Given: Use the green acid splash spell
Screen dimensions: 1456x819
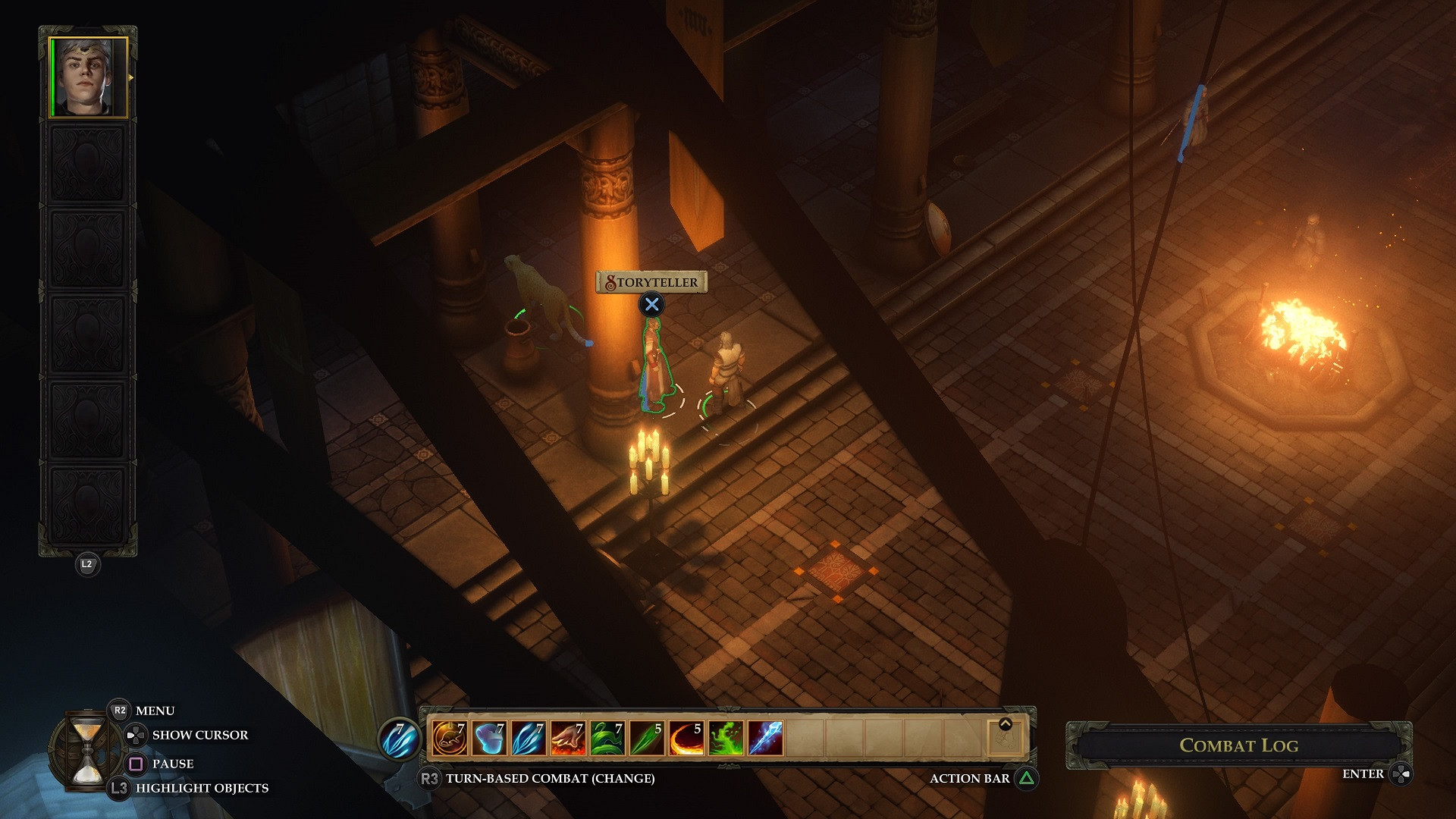Looking at the screenshot, I should (726, 738).
